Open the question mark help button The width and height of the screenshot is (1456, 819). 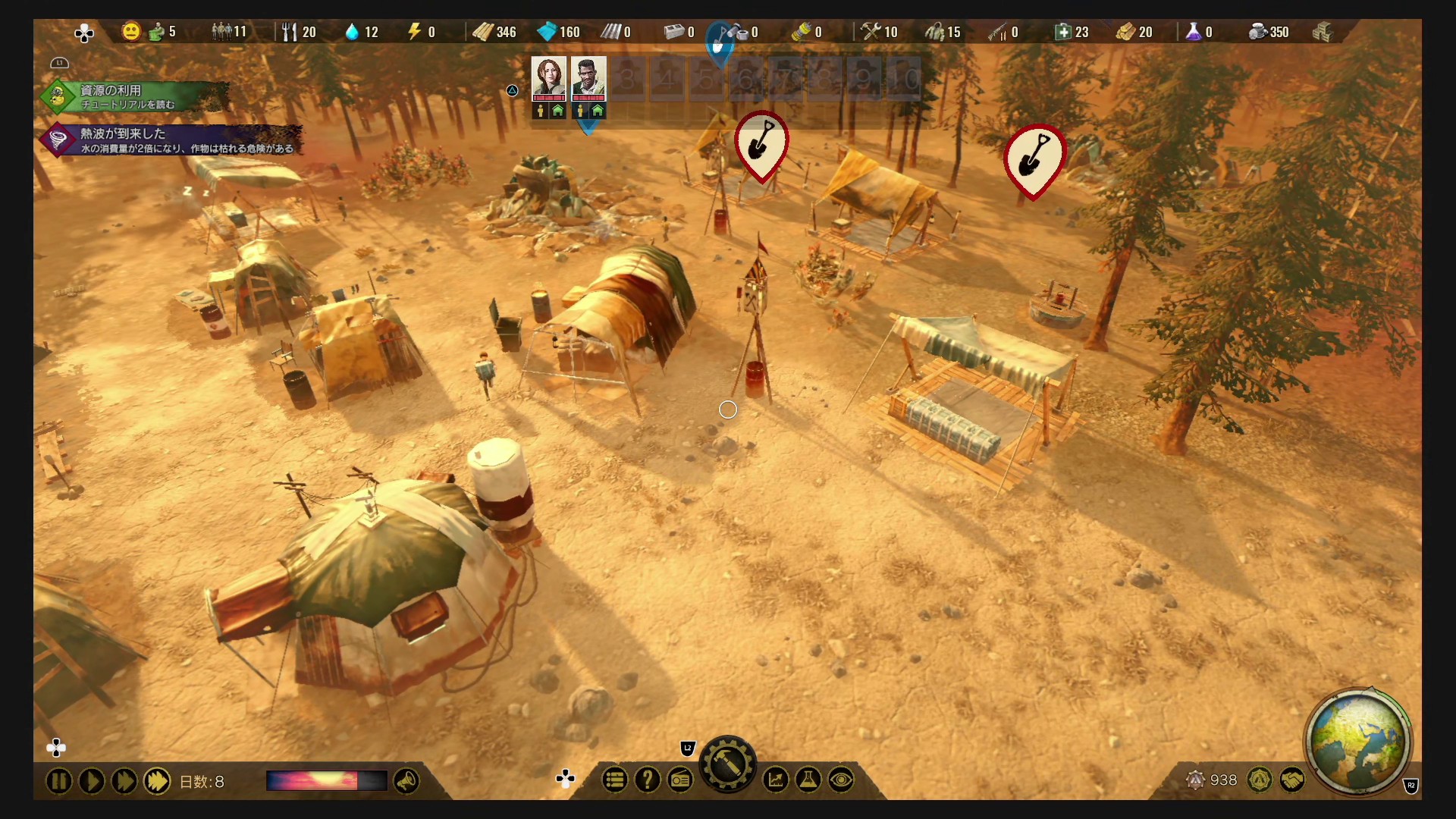(x=648, y=780)
